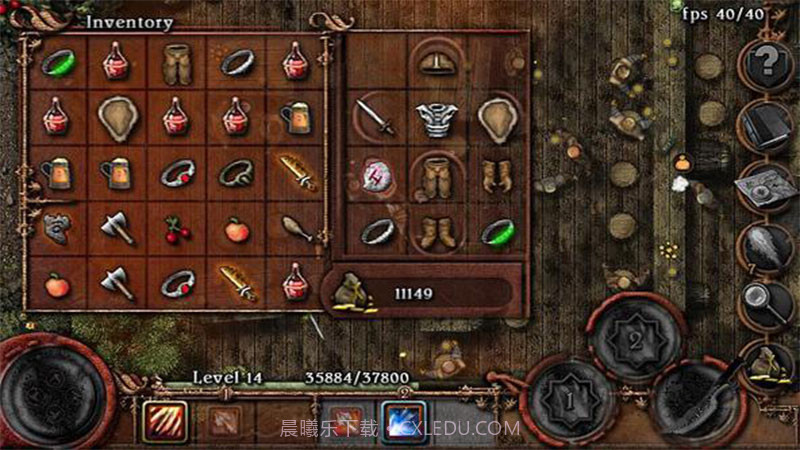Click the magnifying glass button
The image size is (800, 450).
767,300
